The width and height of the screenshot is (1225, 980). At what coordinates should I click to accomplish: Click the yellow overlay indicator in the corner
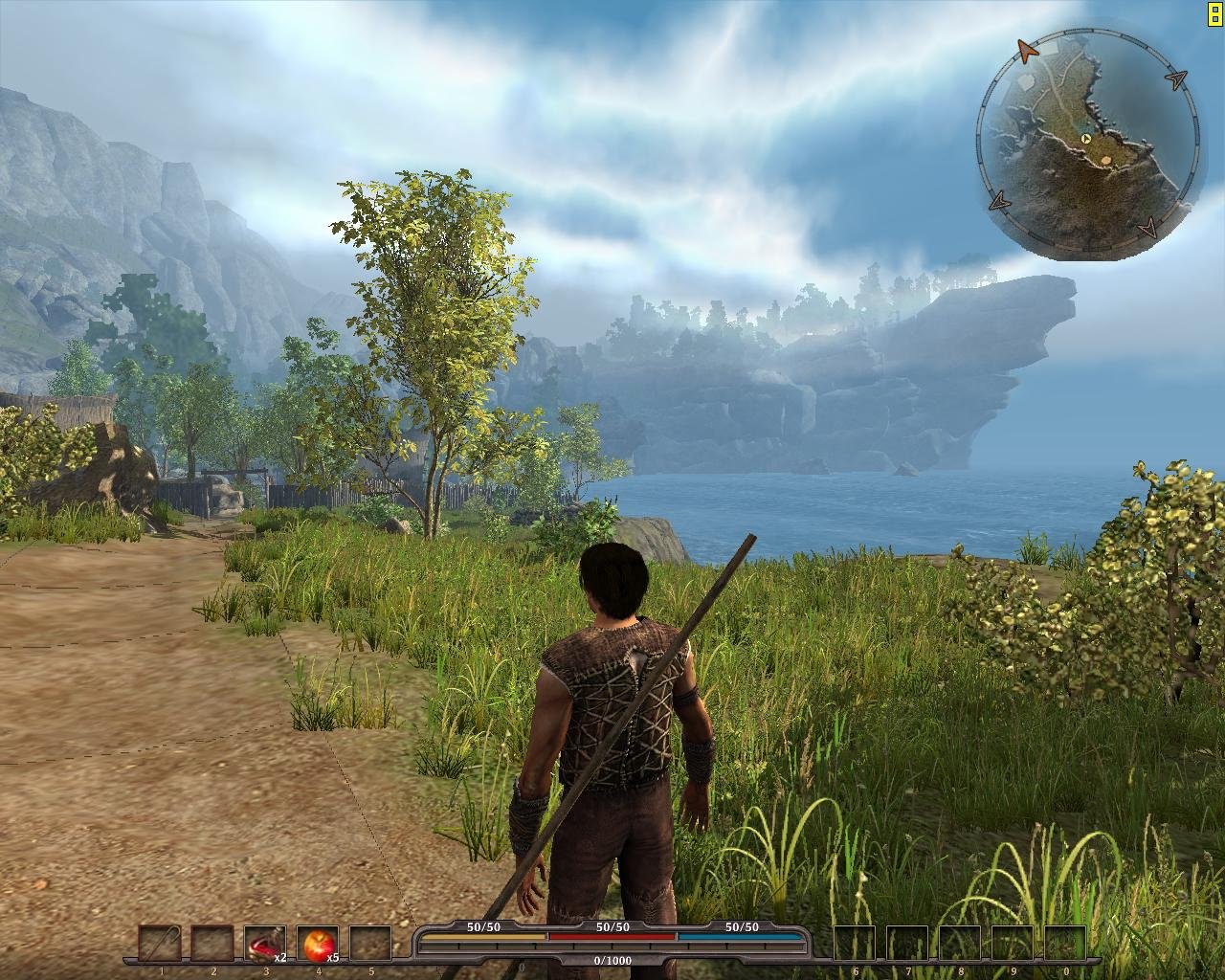[x=1214, y=10]
